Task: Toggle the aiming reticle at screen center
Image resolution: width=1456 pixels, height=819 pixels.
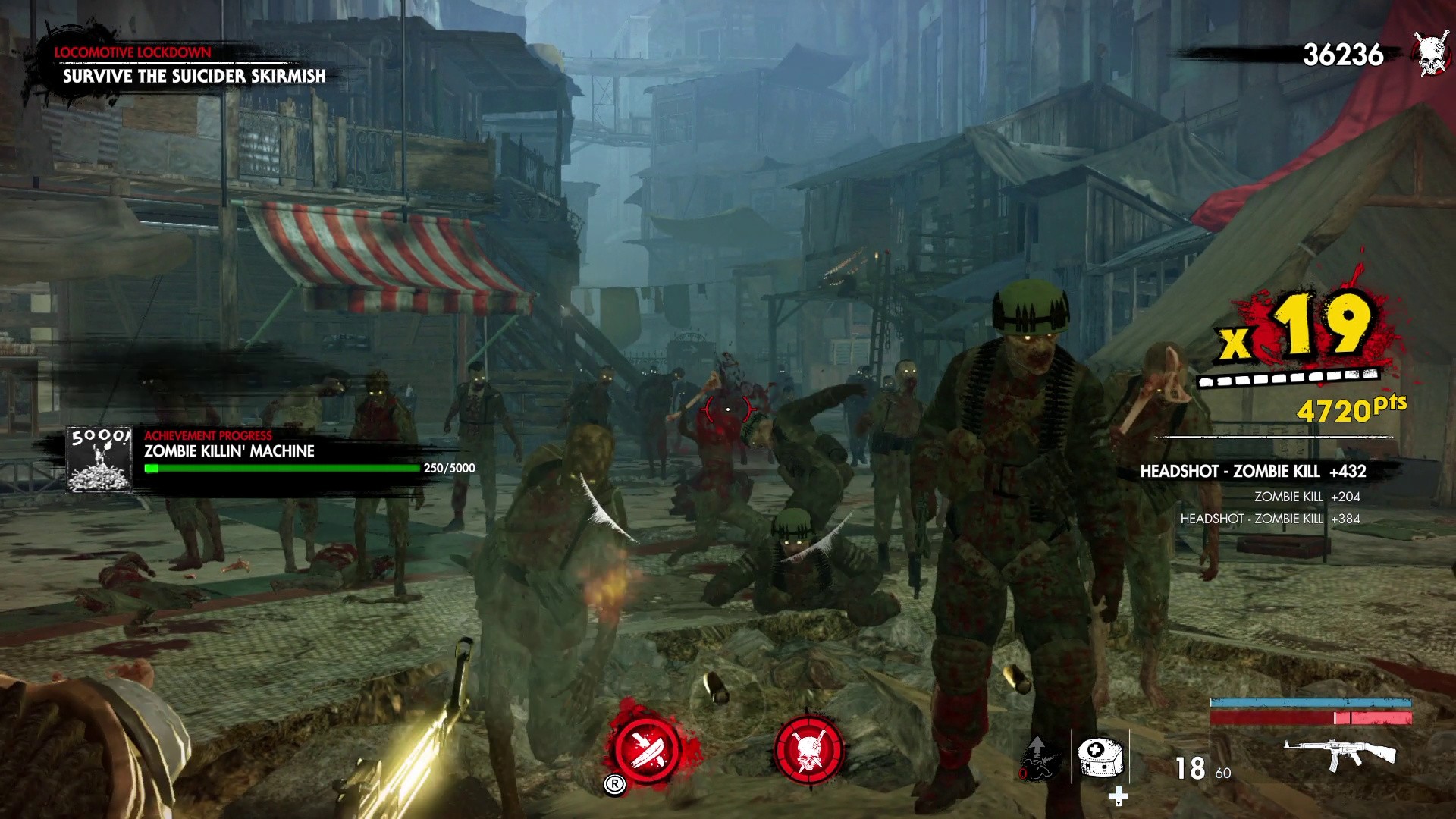Action: click(727, 408)
